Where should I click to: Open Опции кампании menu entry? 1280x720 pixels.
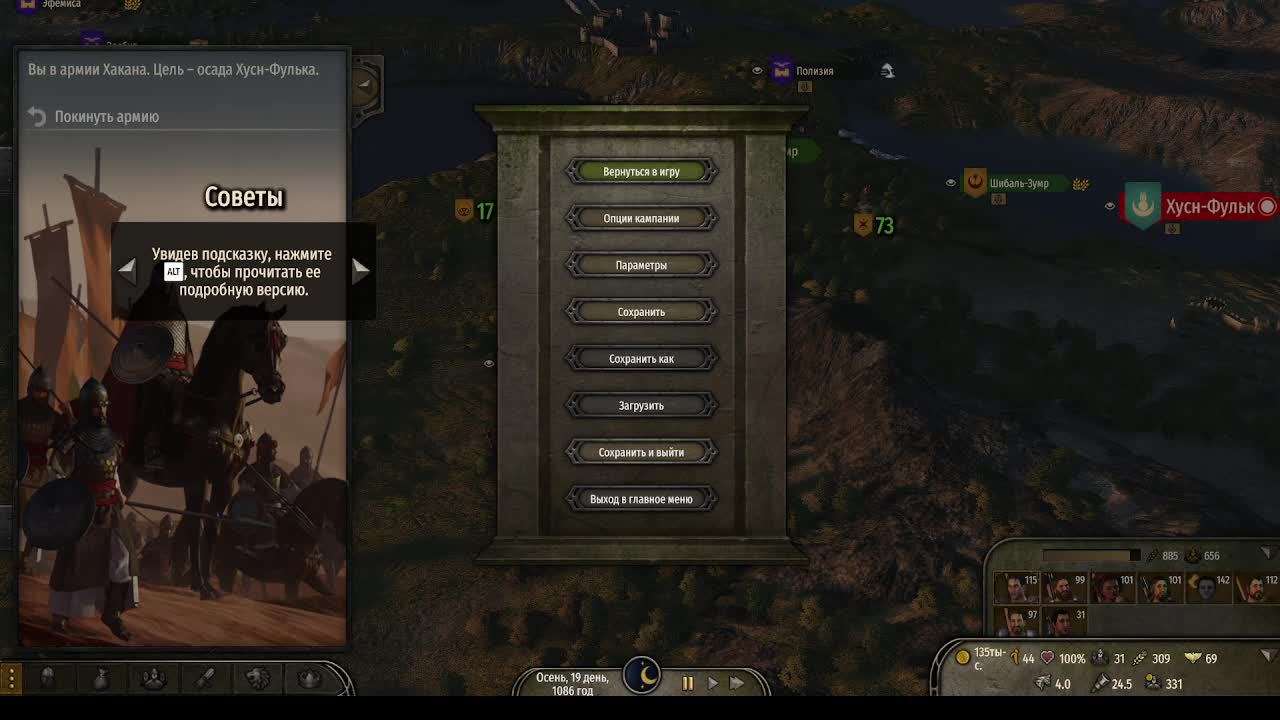[x=643, y=218]
